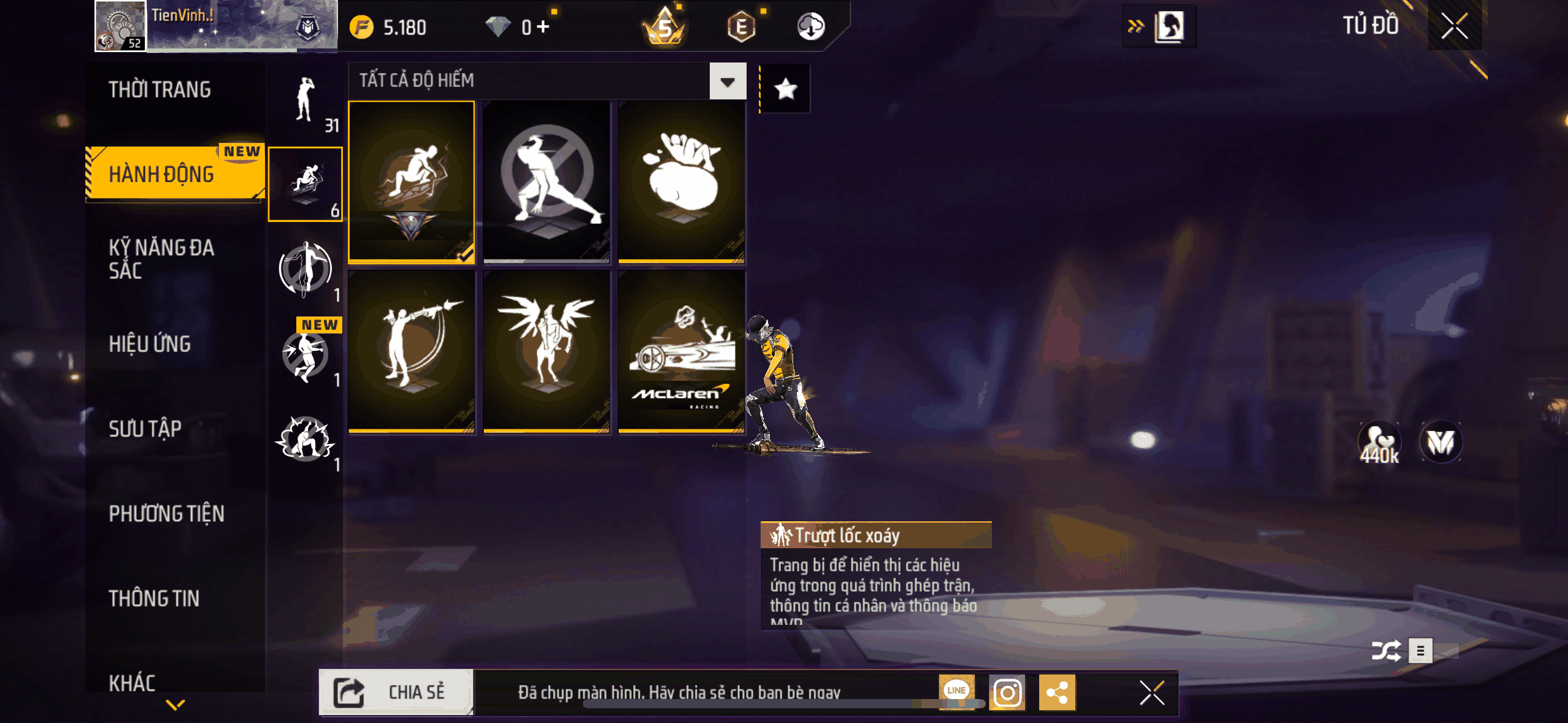Share screenshot via LINE
This screenshot has width=1568, height=723.
click(956, 690)
